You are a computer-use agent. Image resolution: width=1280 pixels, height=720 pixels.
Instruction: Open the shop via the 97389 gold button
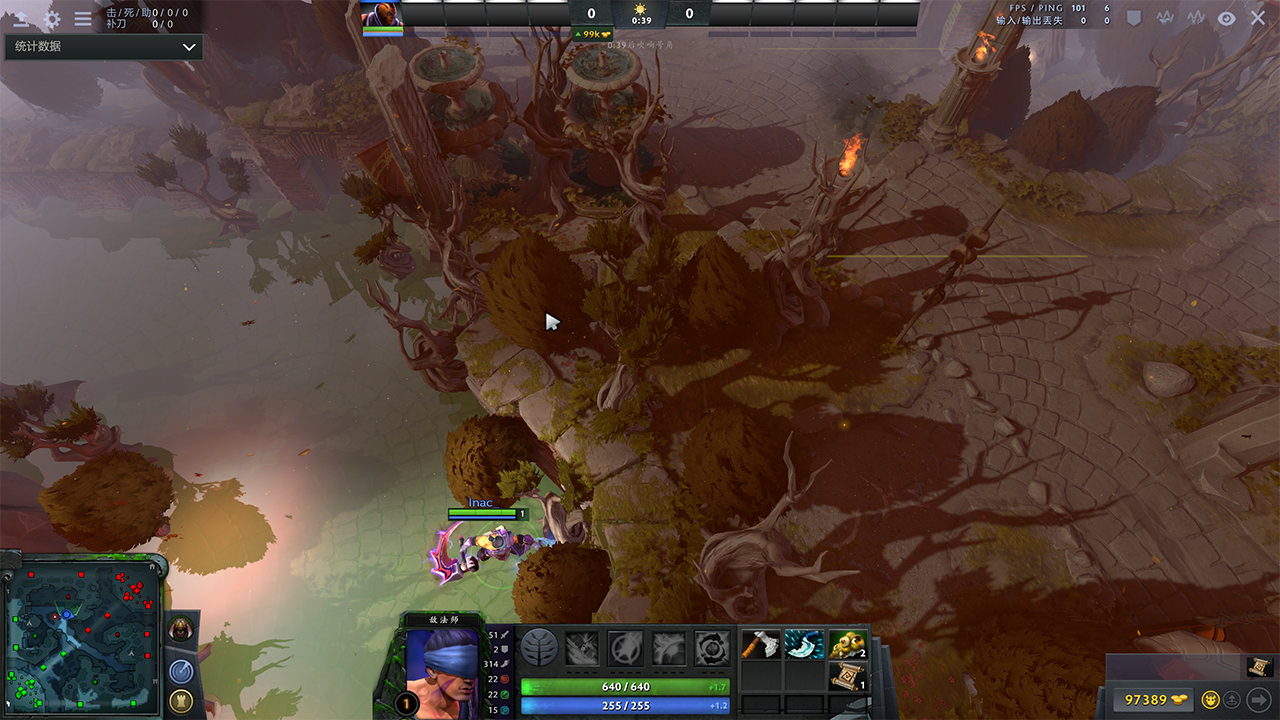(x=1152, y=699)
